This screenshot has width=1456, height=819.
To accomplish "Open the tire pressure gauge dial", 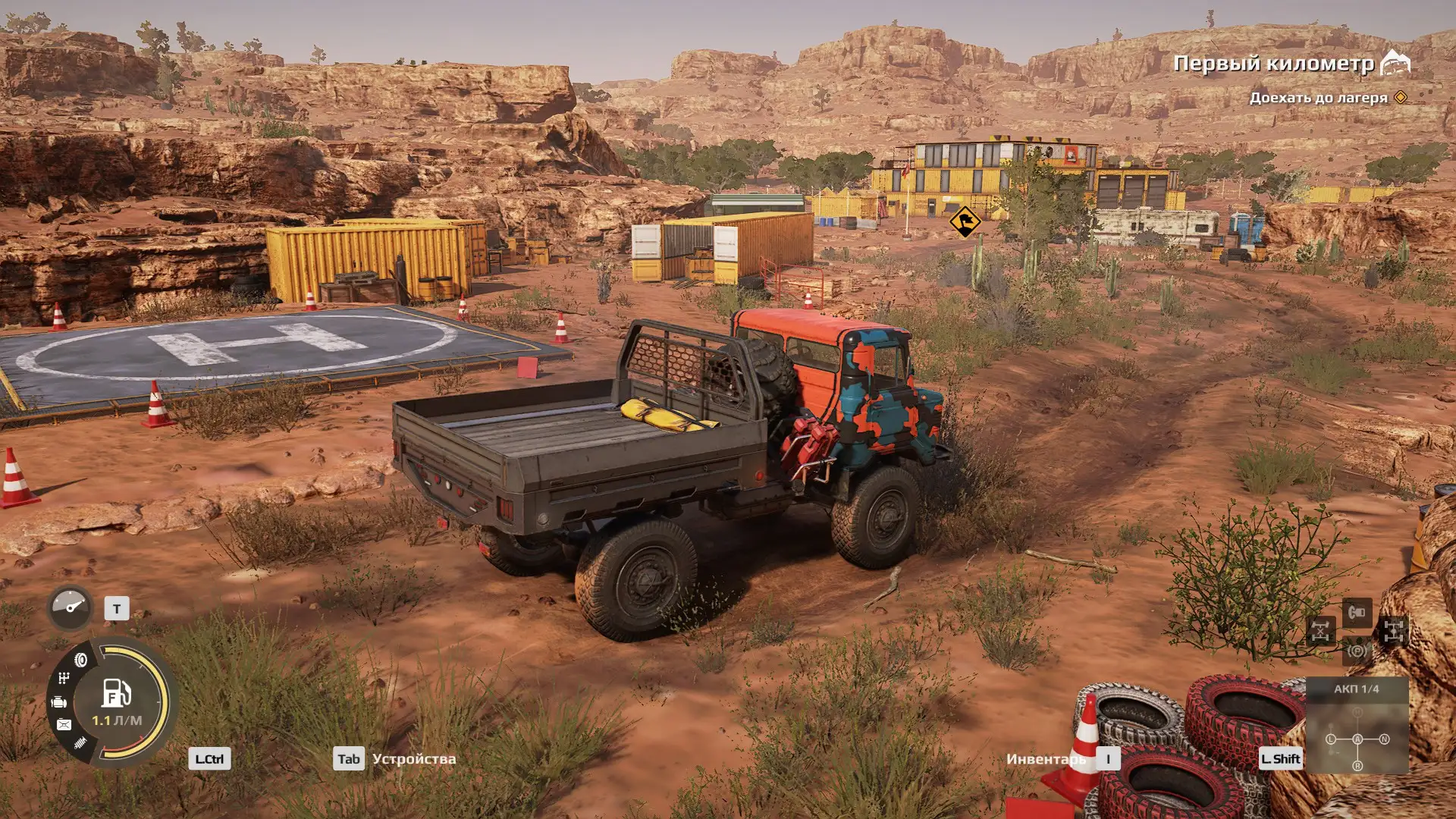I will (x=70, y=607).
